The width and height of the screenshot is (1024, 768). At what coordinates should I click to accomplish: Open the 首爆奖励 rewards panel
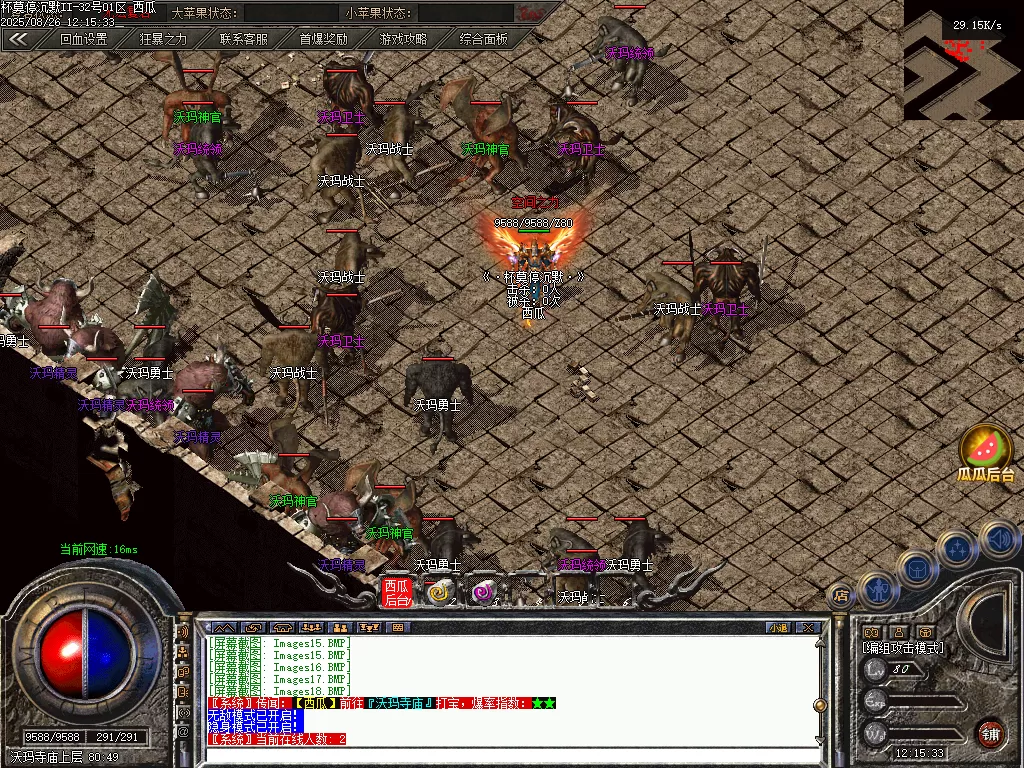click(x=324, y=39)
